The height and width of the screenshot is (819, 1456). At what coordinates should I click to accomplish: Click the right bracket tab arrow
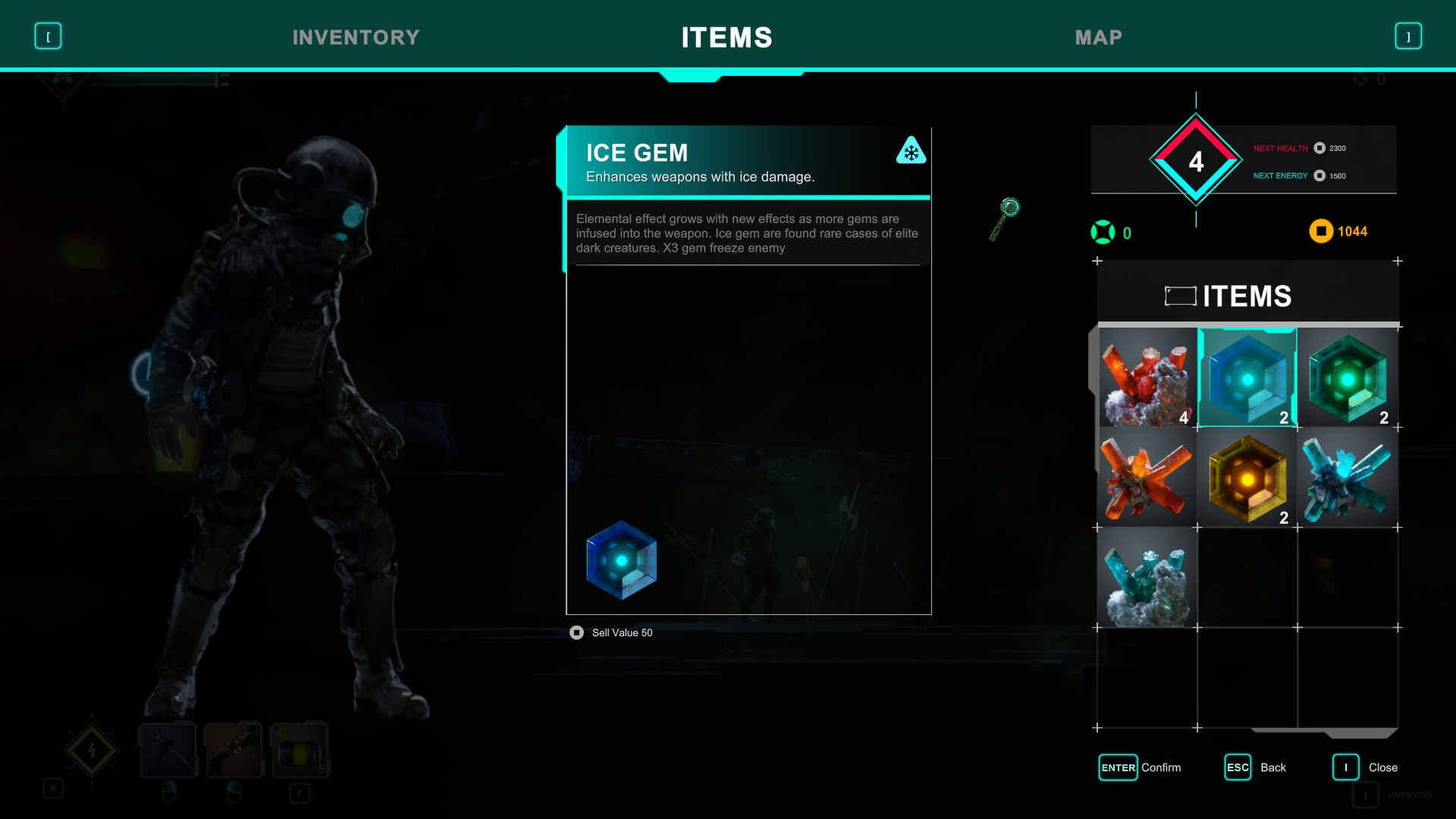(1408, 36)
